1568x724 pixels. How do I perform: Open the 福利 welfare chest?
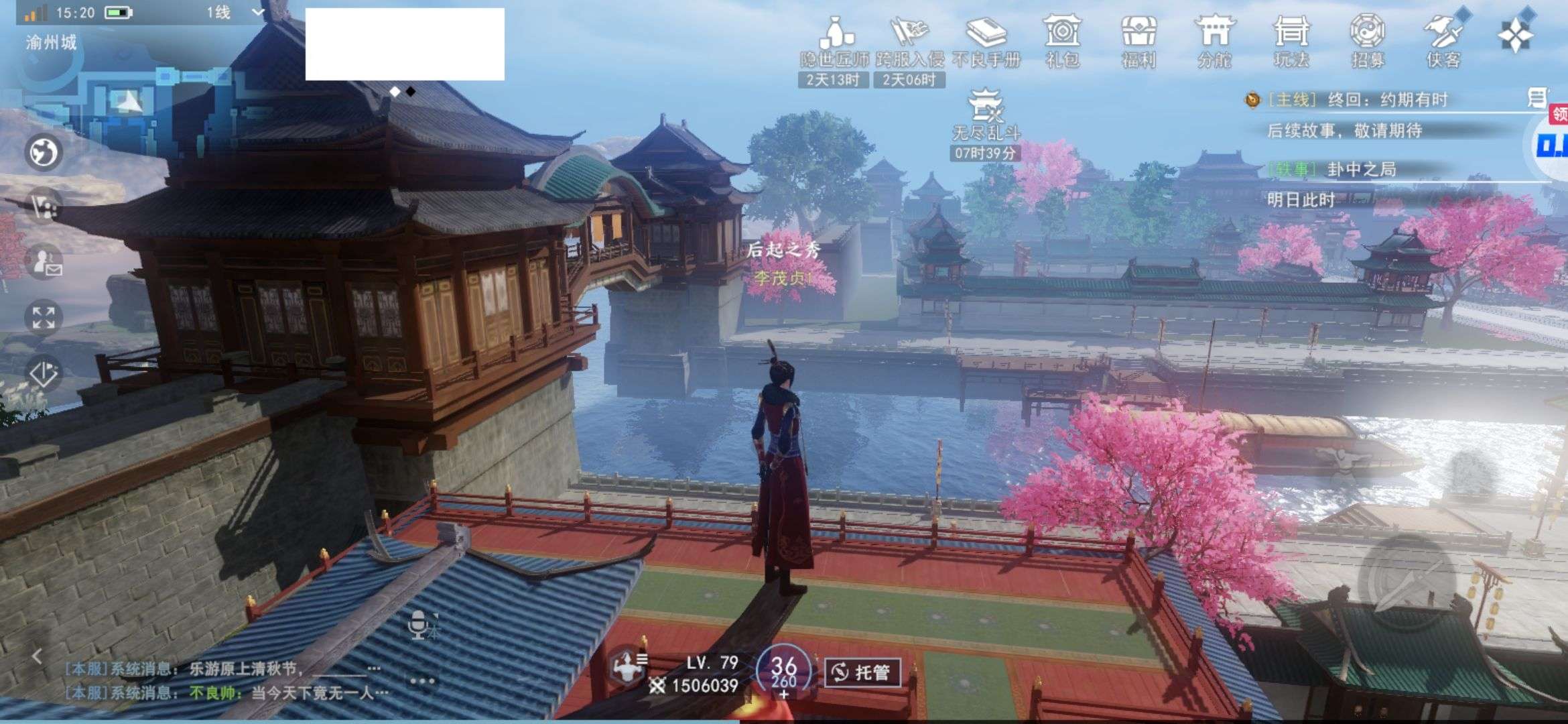click(1138, 42)
